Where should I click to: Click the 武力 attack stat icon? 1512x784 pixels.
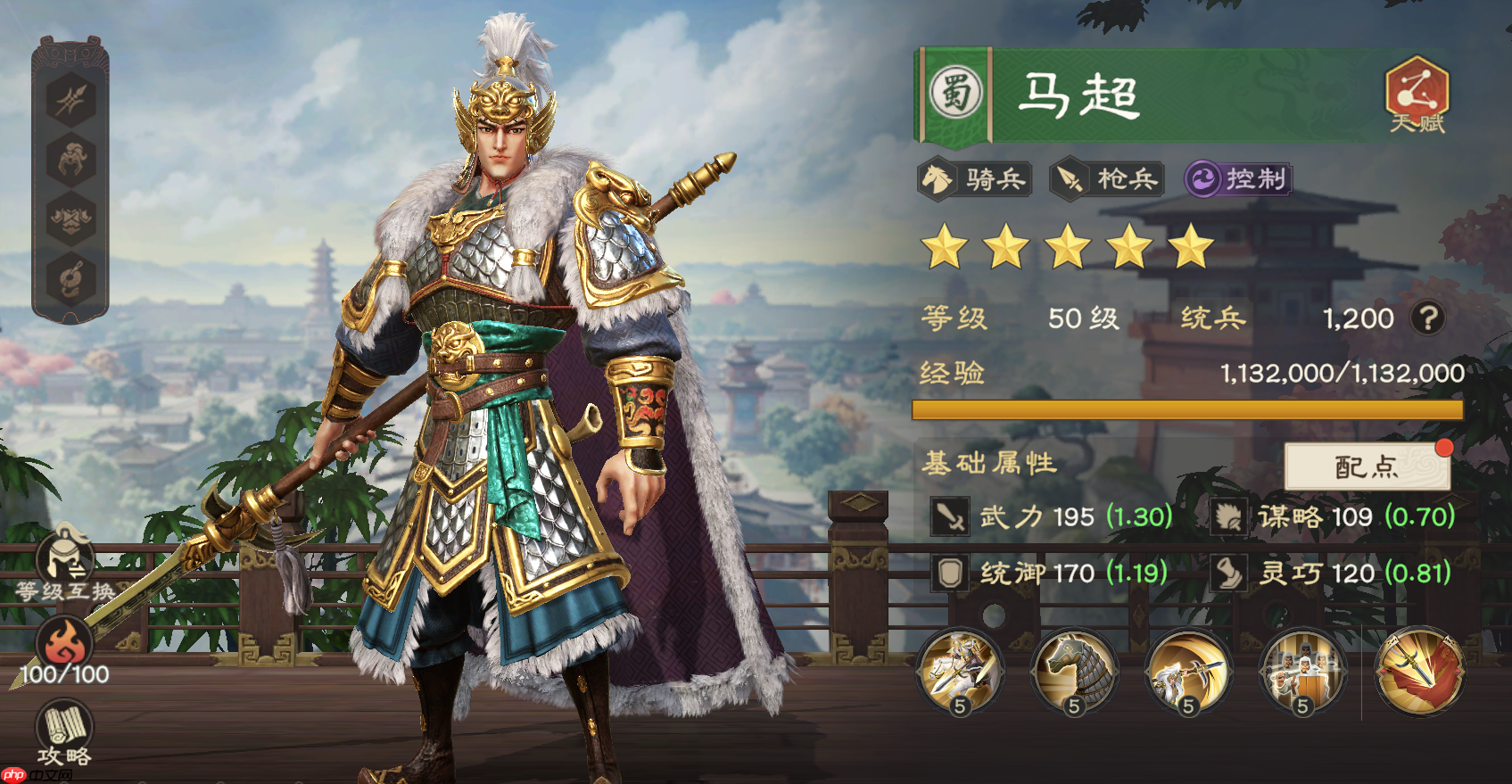pos(949,517)
